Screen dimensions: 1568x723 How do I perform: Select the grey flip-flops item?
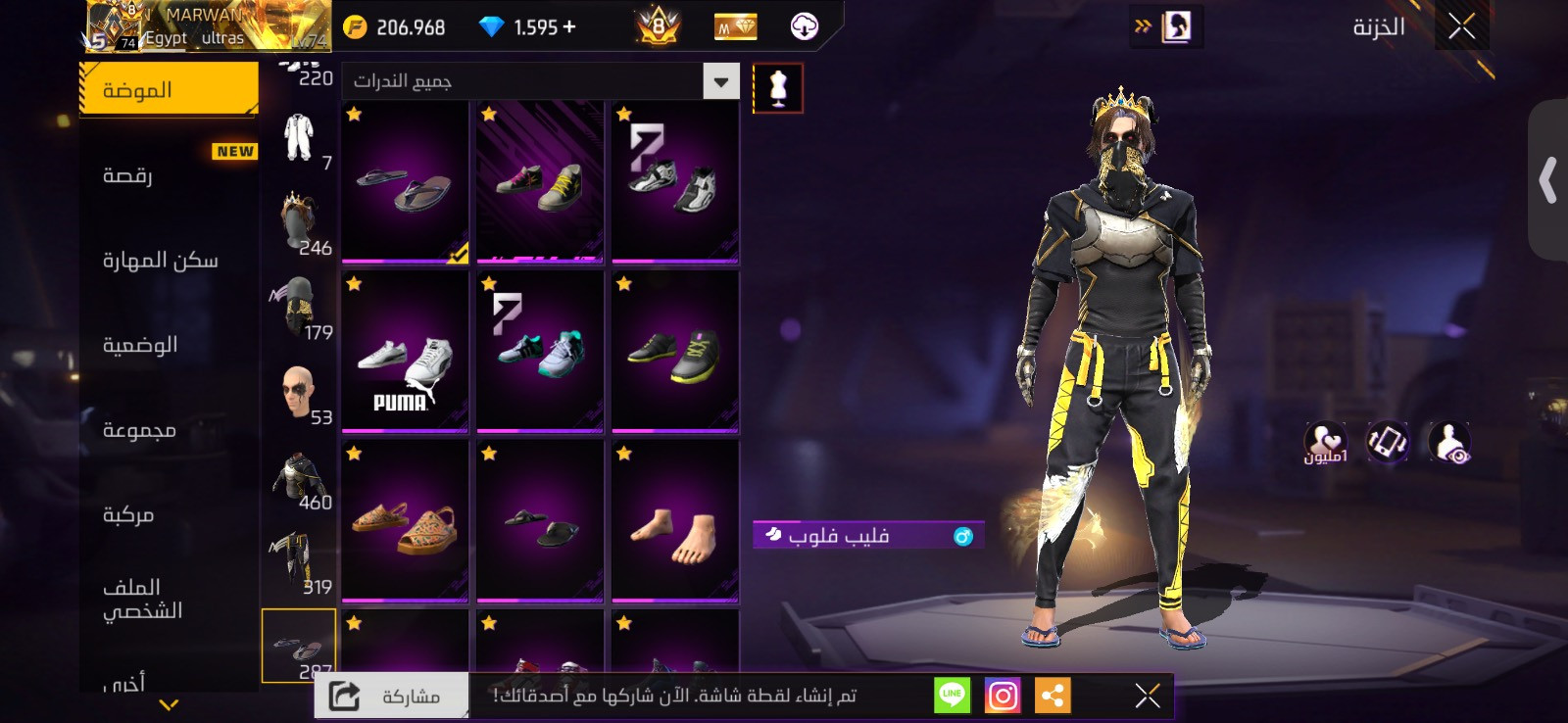(405, 182)
